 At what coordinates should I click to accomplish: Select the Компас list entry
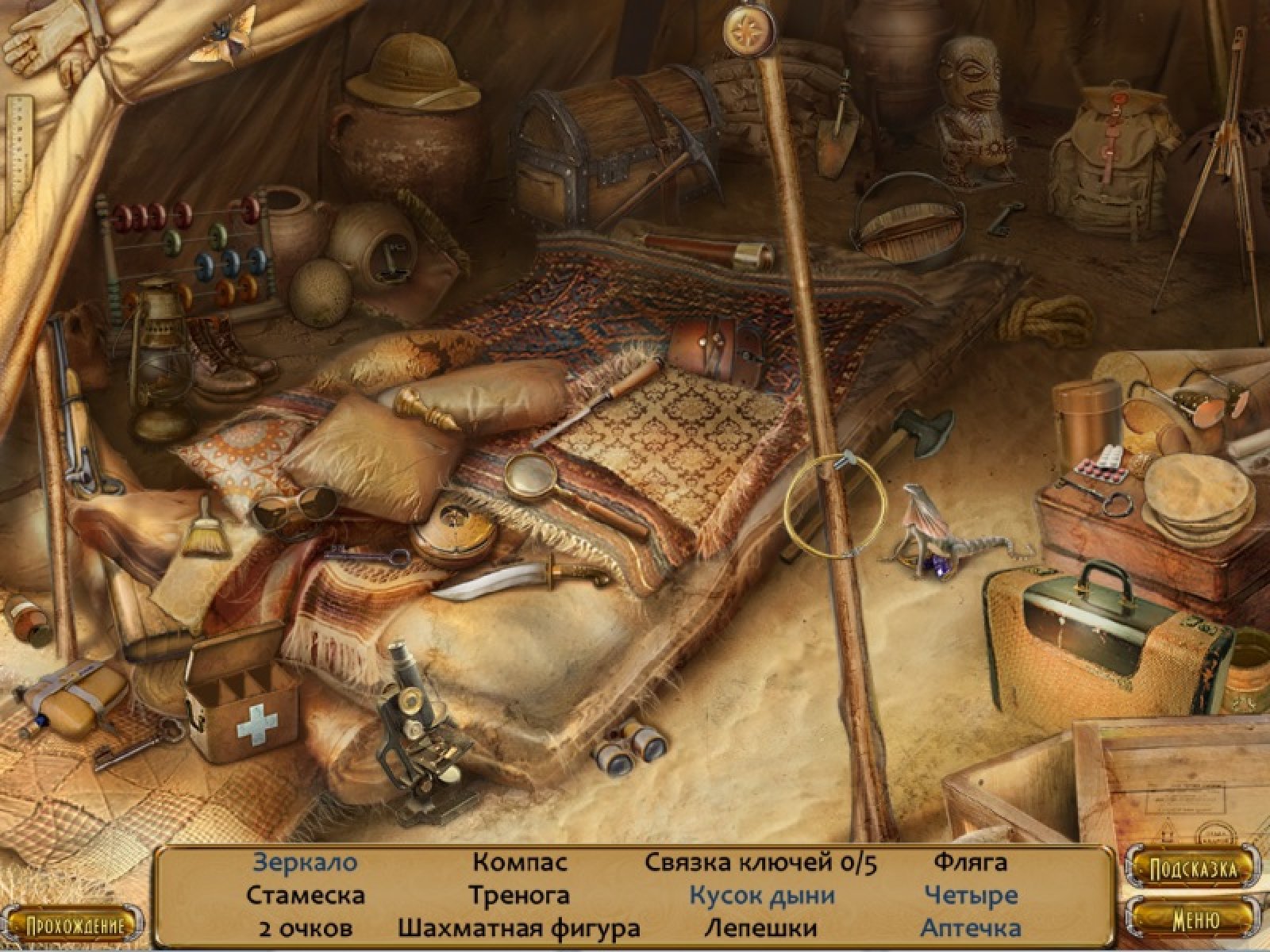point(520,862)
